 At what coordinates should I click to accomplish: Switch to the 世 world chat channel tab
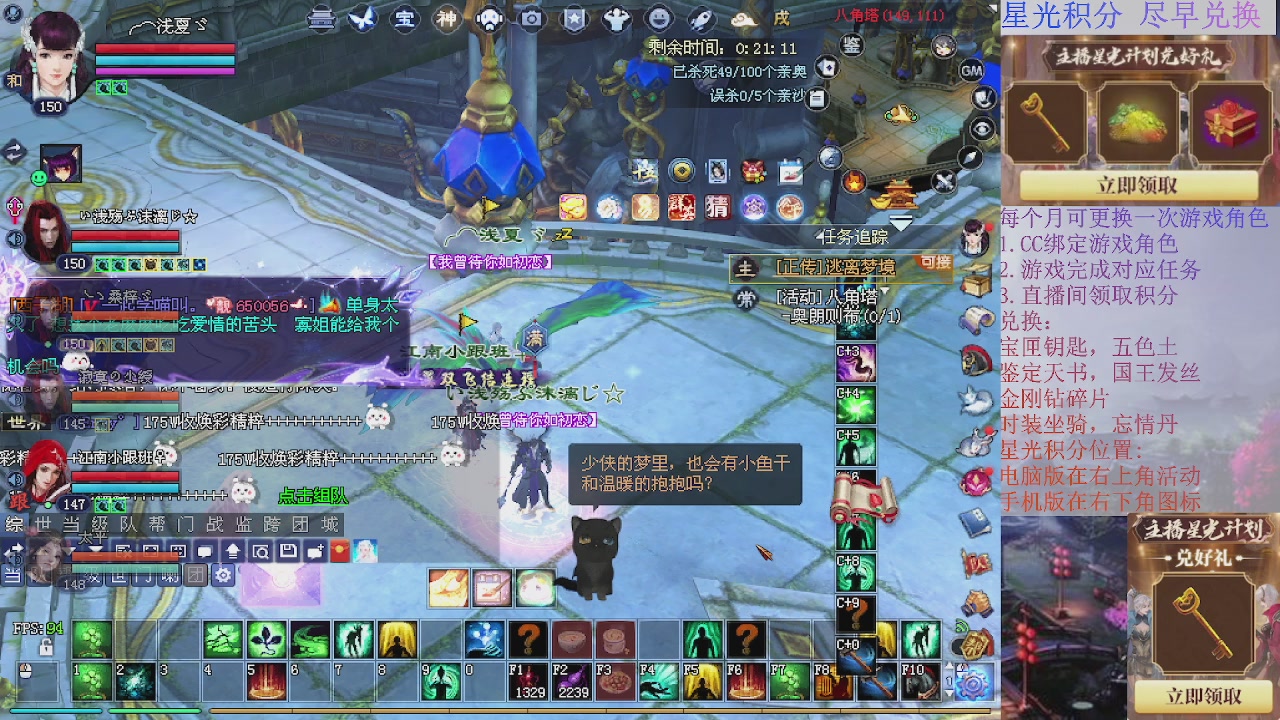click(41, 524)
